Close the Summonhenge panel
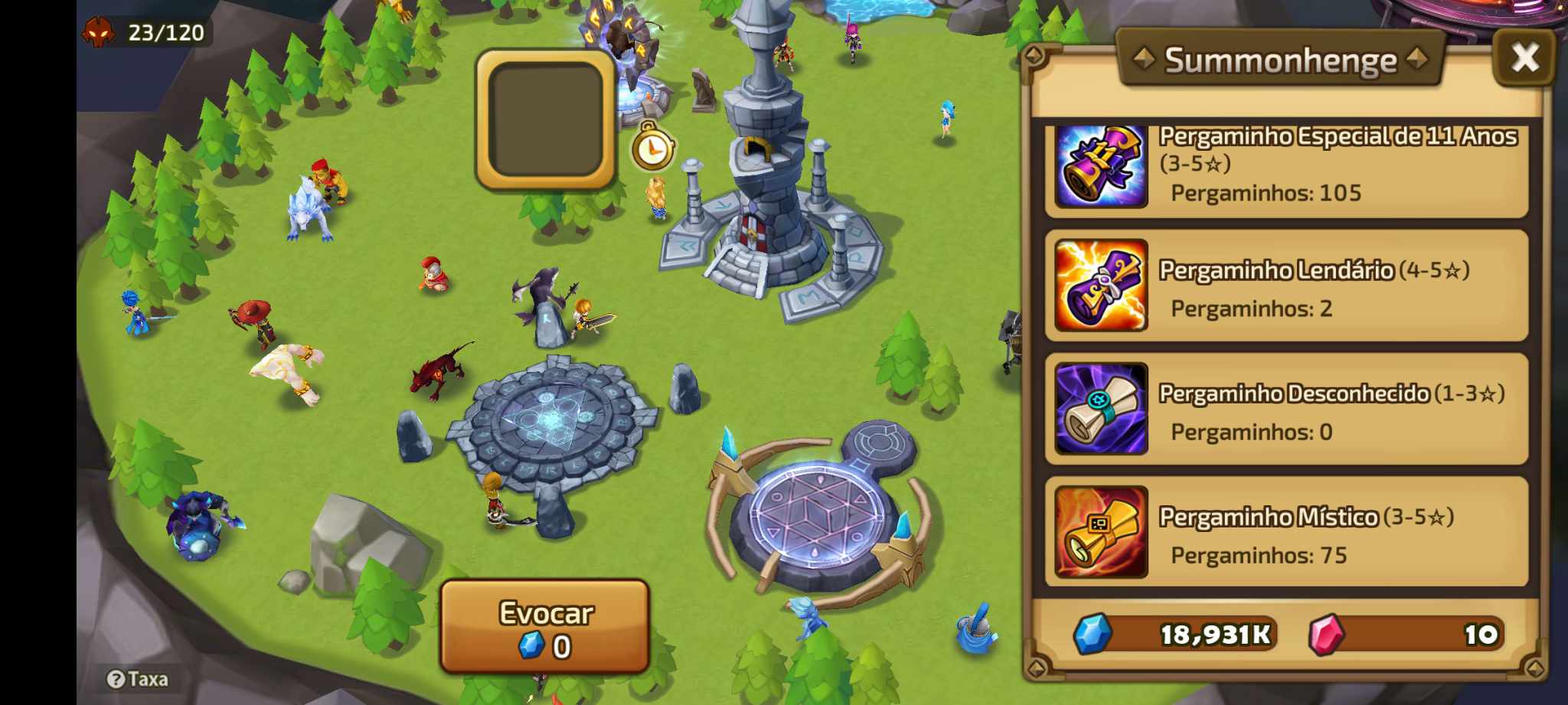This screenshot has height=705, width=1568. pyautogui.click(x=1524, y=57)
